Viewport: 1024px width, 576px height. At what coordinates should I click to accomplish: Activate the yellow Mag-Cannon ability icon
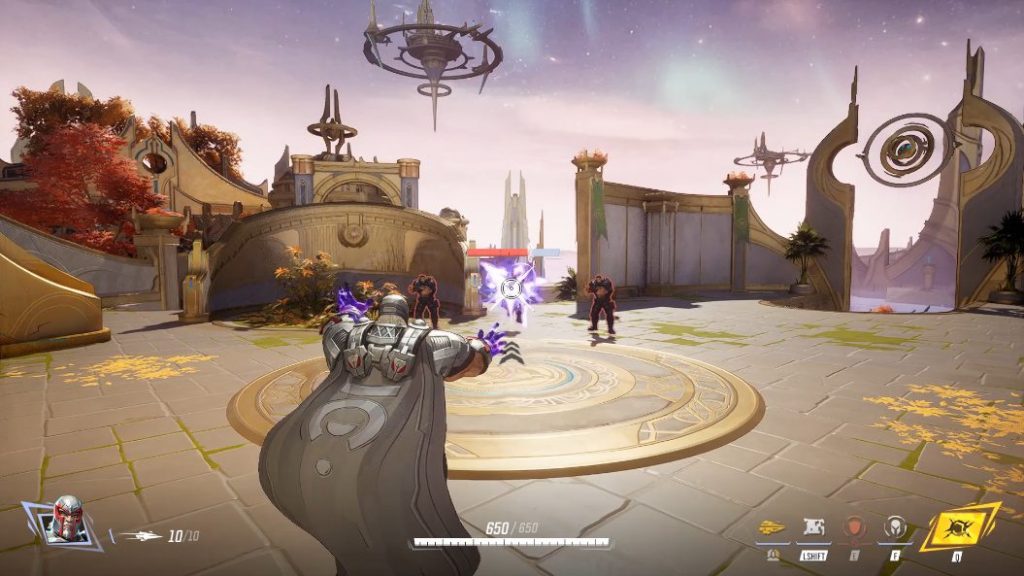tap(771, 527)
